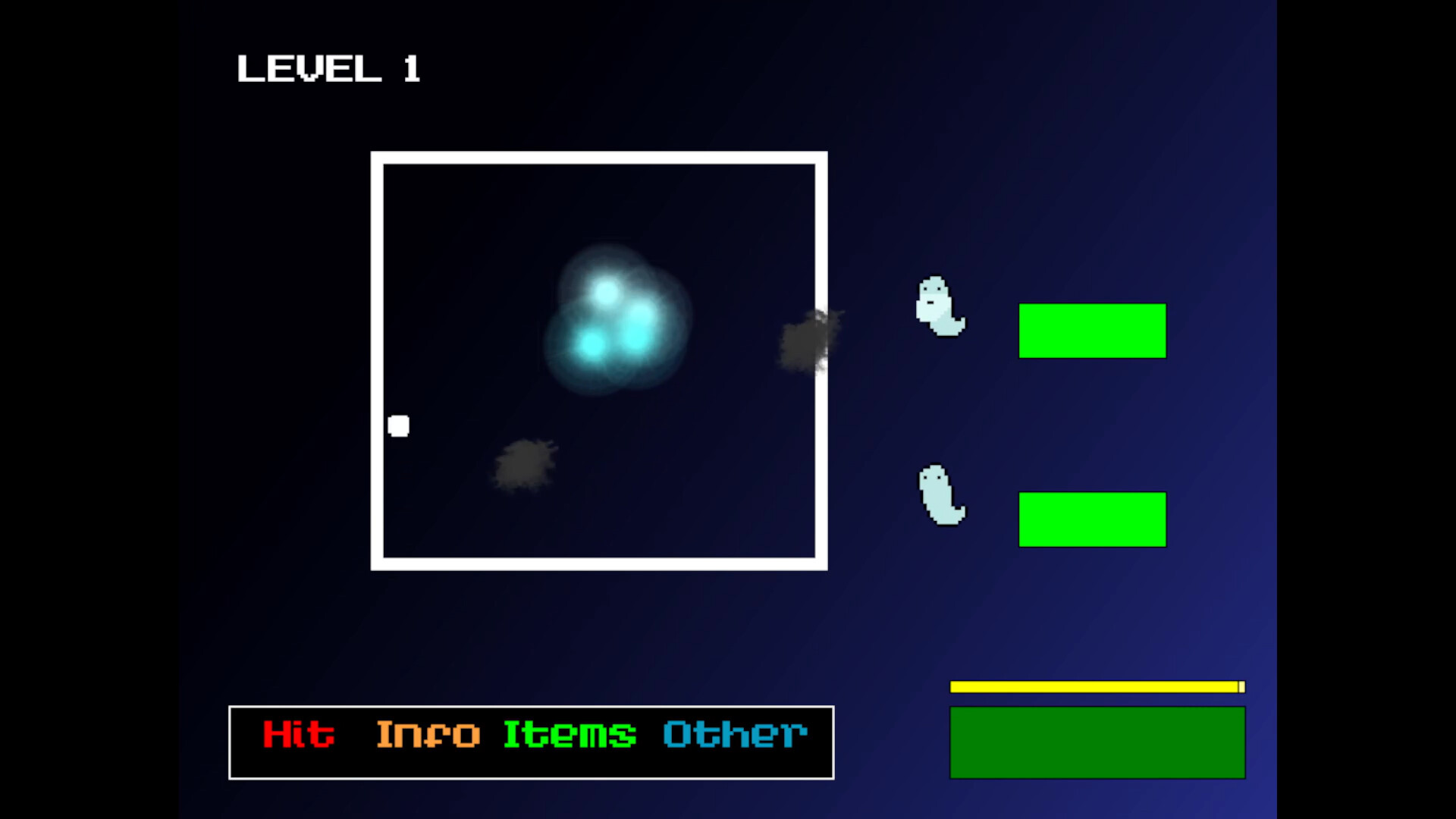Click the white soul heart in the battle box

click(x=399, y=425)
